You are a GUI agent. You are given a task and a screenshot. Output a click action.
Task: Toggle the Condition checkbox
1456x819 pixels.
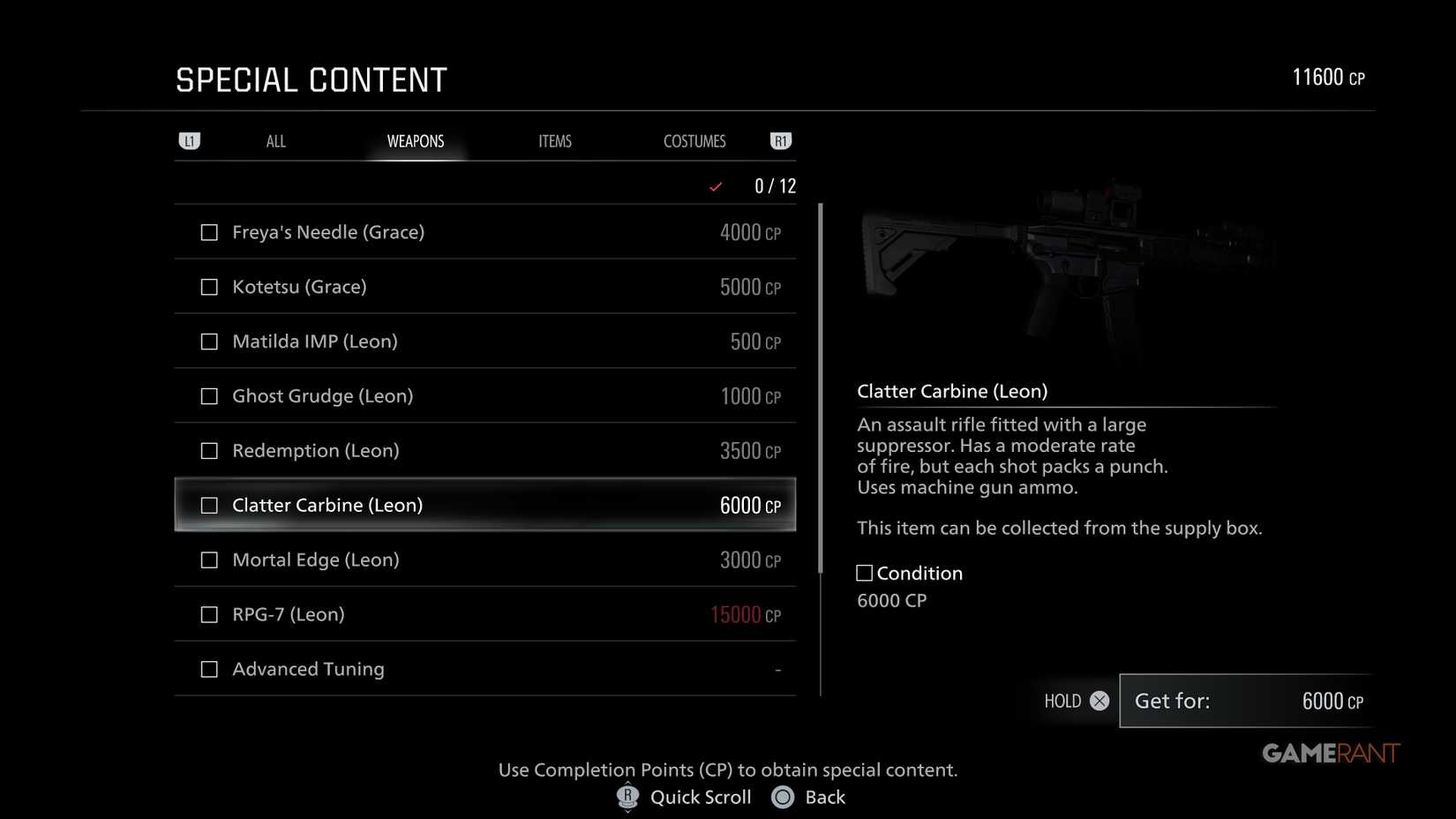click(x=863, y=572)
